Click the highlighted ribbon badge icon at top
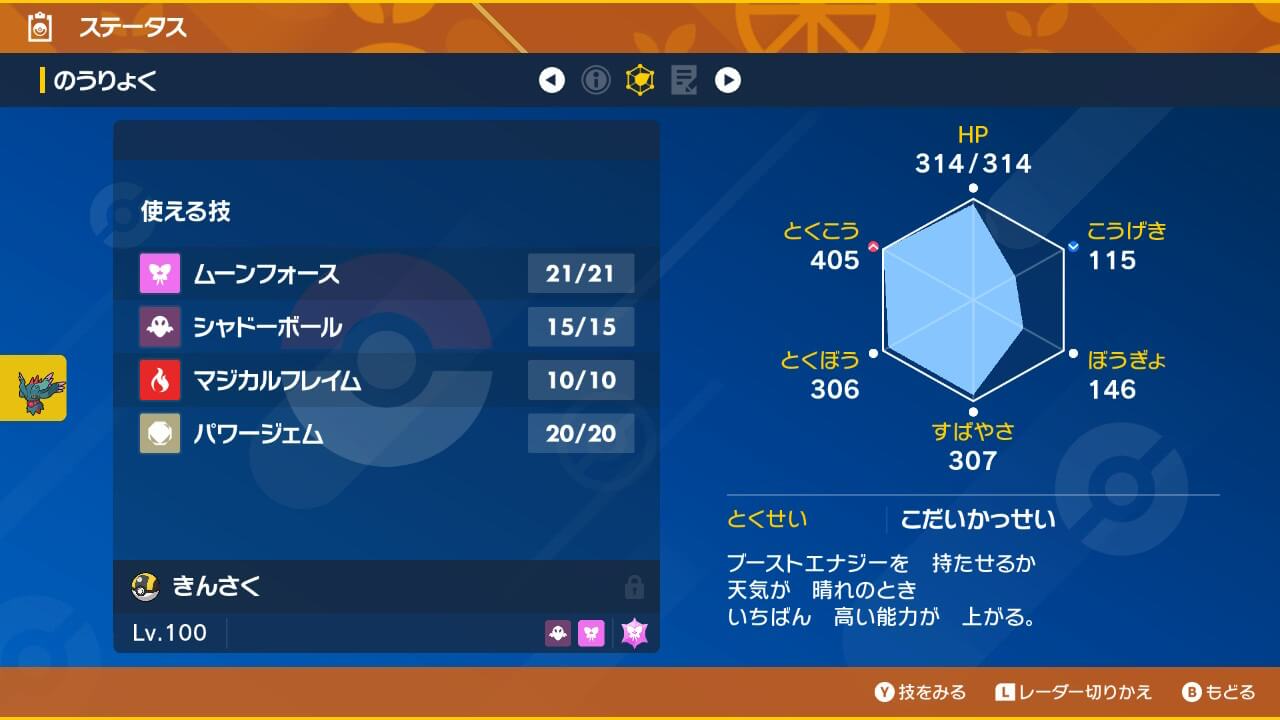 point(641,81)
